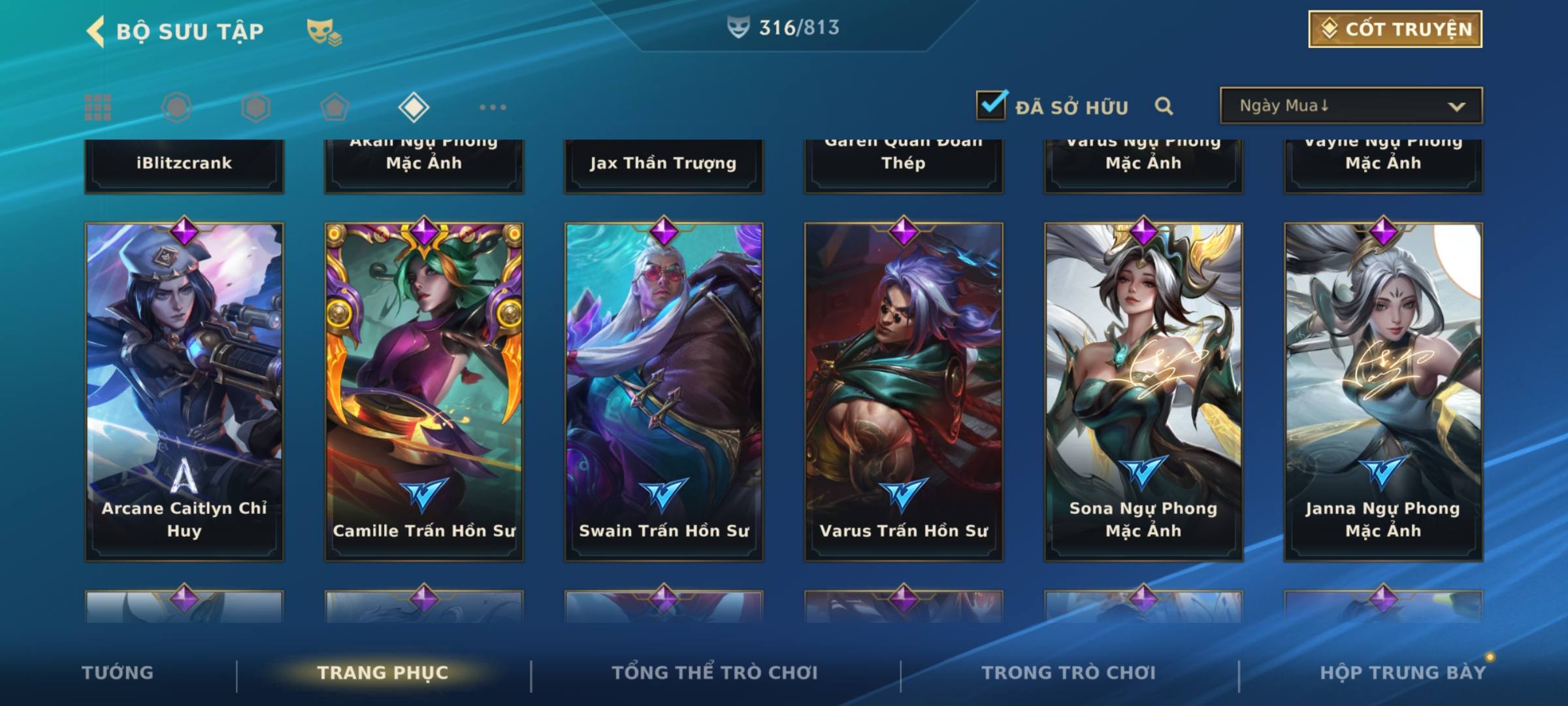The height and width of the screenshot is (706, 1568).
Task: Choose the Swain Trấn Hồn Sư skin
Action: tap(664, 391)
